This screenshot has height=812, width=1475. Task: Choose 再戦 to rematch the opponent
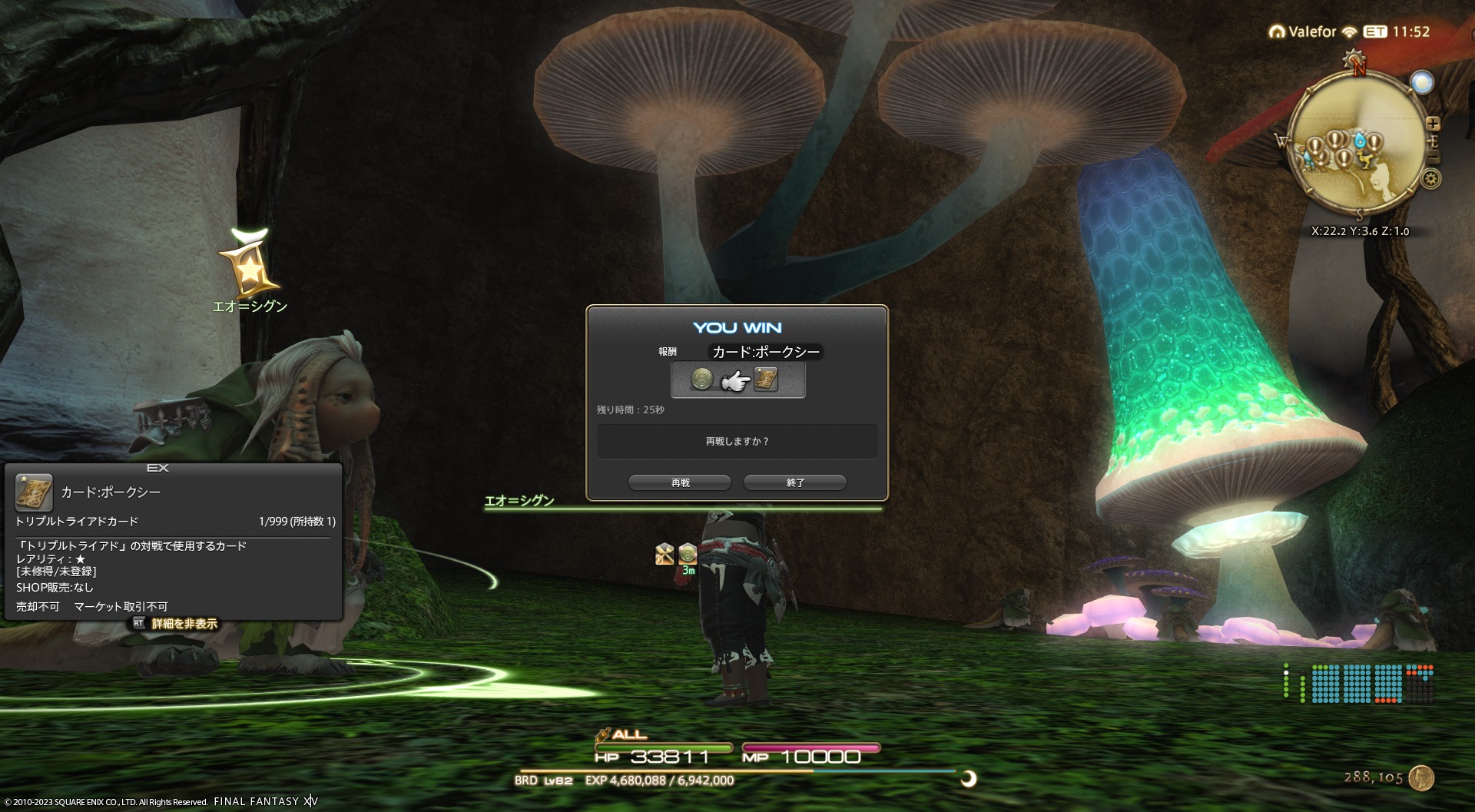pos(680,482)
